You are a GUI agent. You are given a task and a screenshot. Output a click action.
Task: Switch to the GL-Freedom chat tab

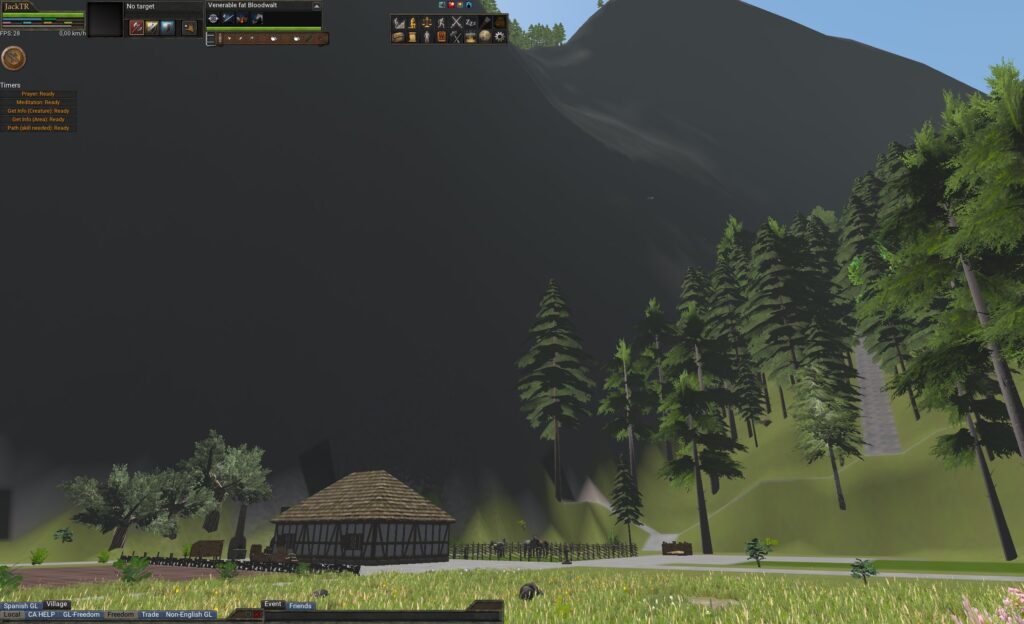81,614
